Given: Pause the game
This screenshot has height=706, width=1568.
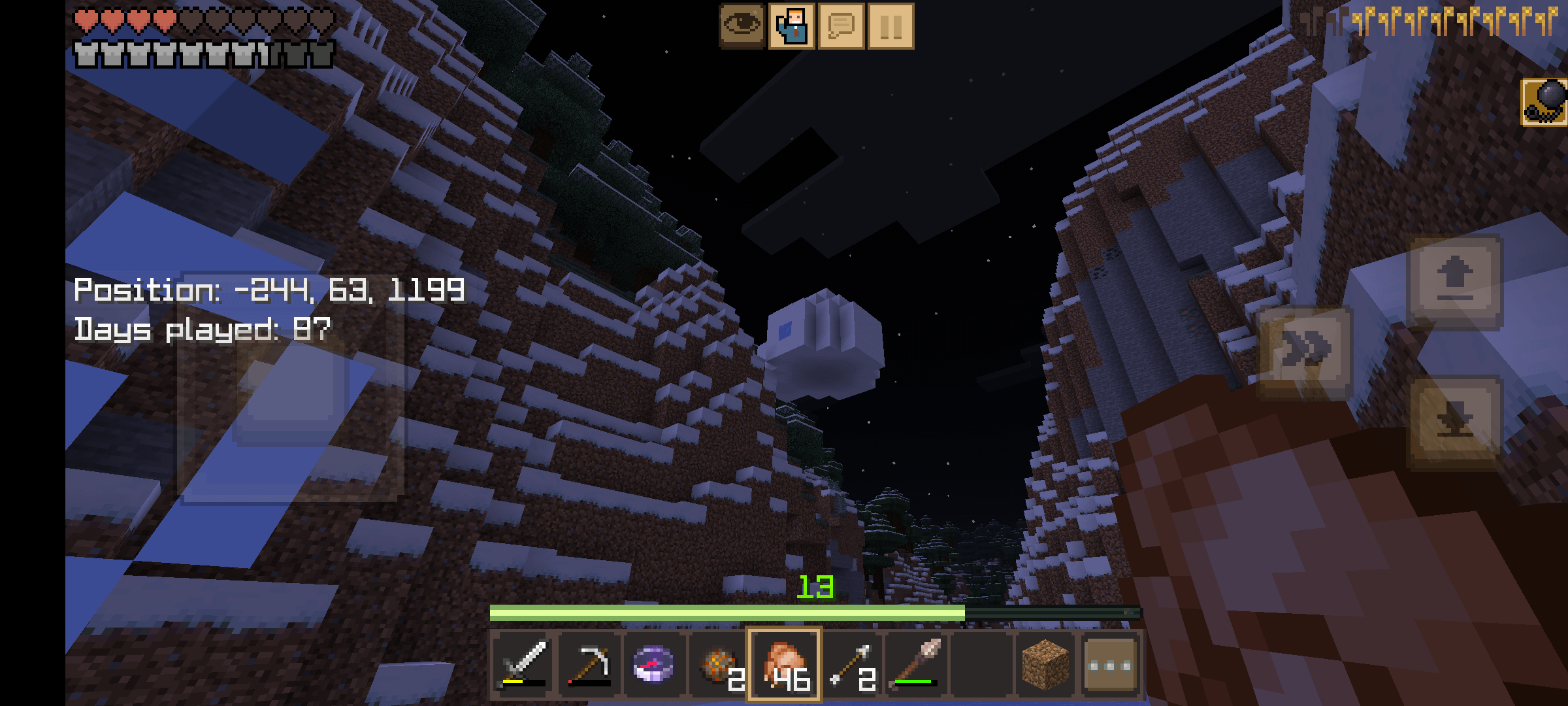Looking at the screenshot, I should (891, 26).
